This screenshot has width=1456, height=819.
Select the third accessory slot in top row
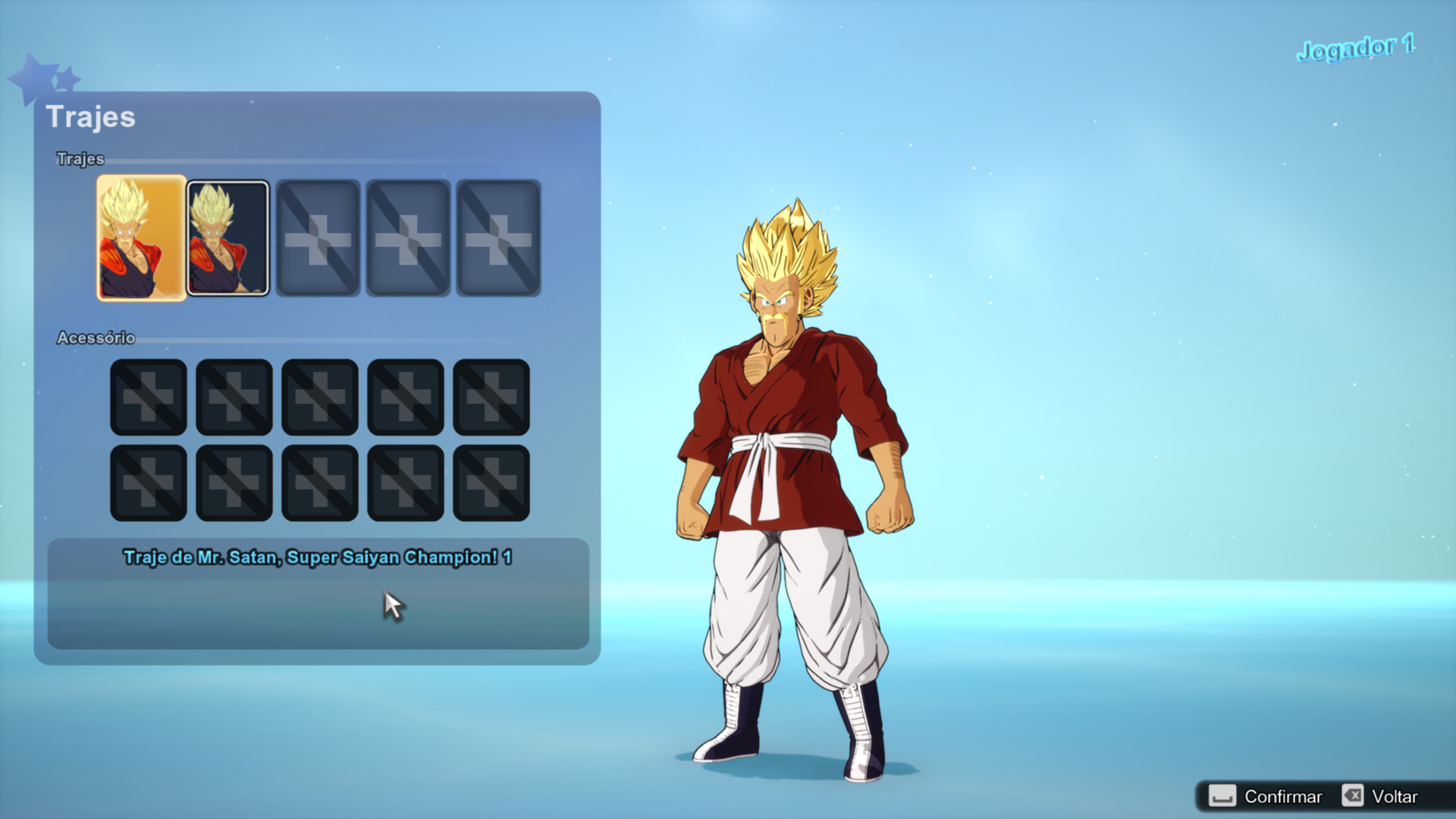click(x=319, y=396)
